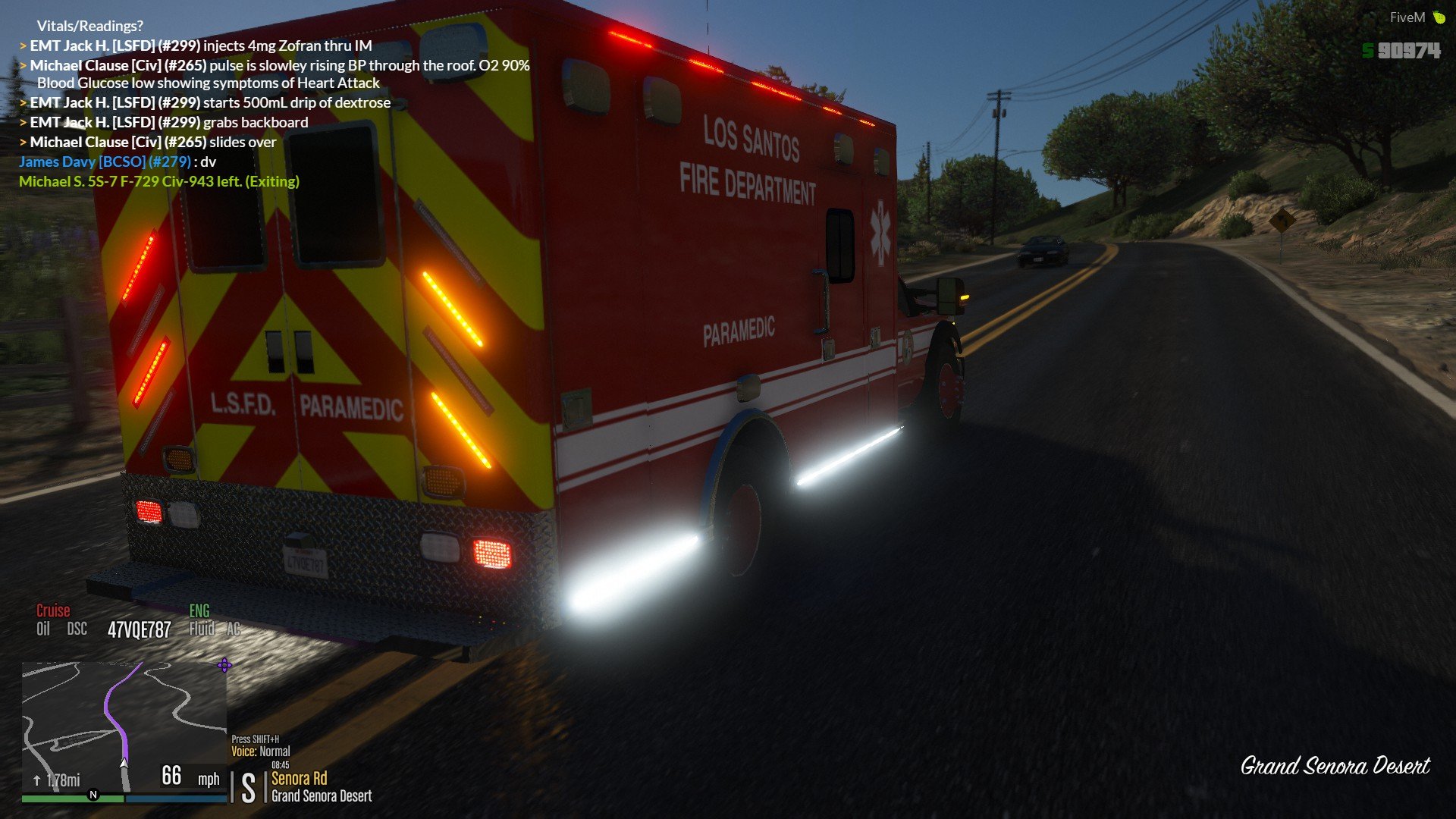Select the Oil warning indicator
The height and width of the screenshot is (819, 1456).
[43, 629]
